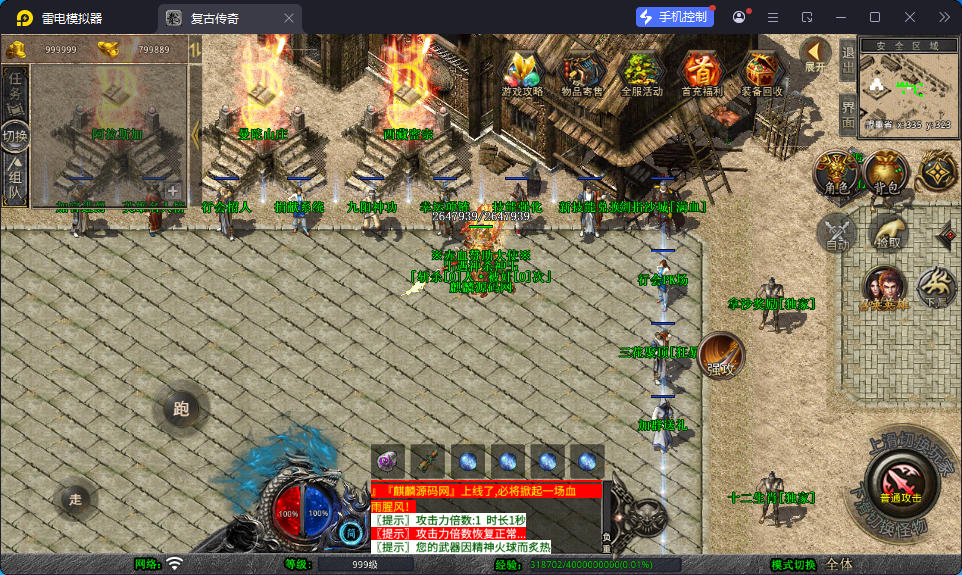Open the 物品寄售 consignment shop

coord(582,73)
